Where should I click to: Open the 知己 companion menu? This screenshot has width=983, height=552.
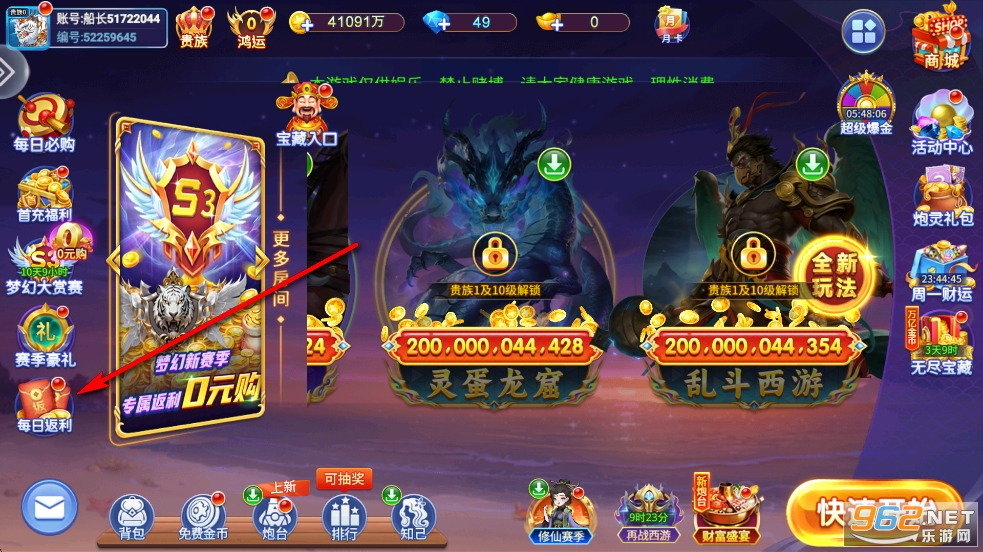[x=412, y=517]
